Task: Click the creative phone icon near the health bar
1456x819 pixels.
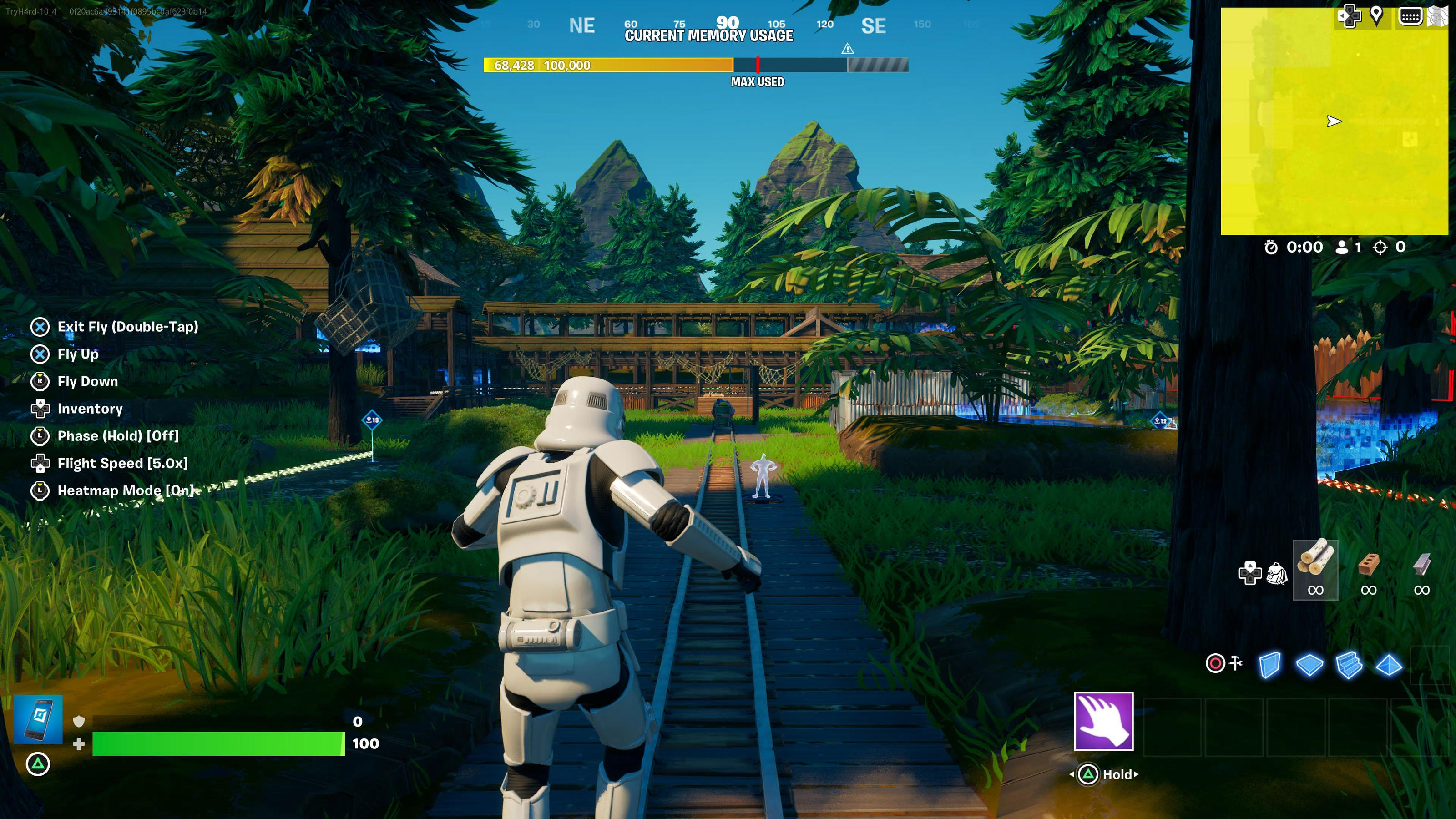Action: 39,720
